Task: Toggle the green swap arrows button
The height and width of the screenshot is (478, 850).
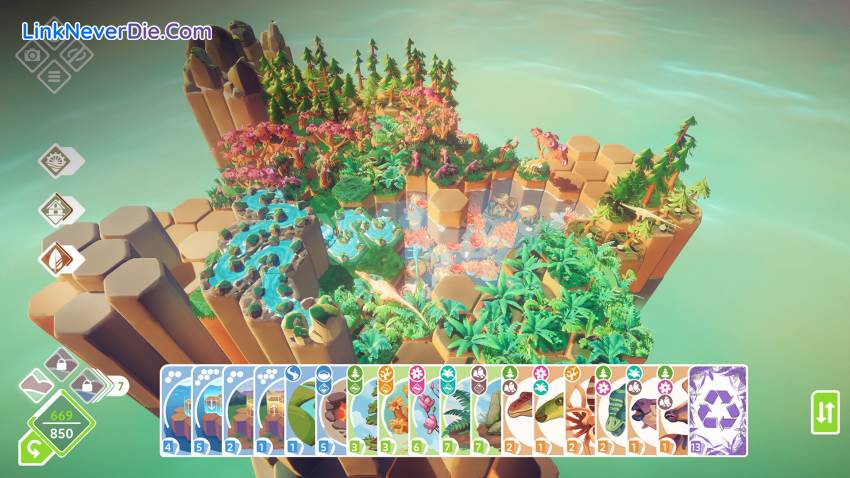Action: coord(825,412)
